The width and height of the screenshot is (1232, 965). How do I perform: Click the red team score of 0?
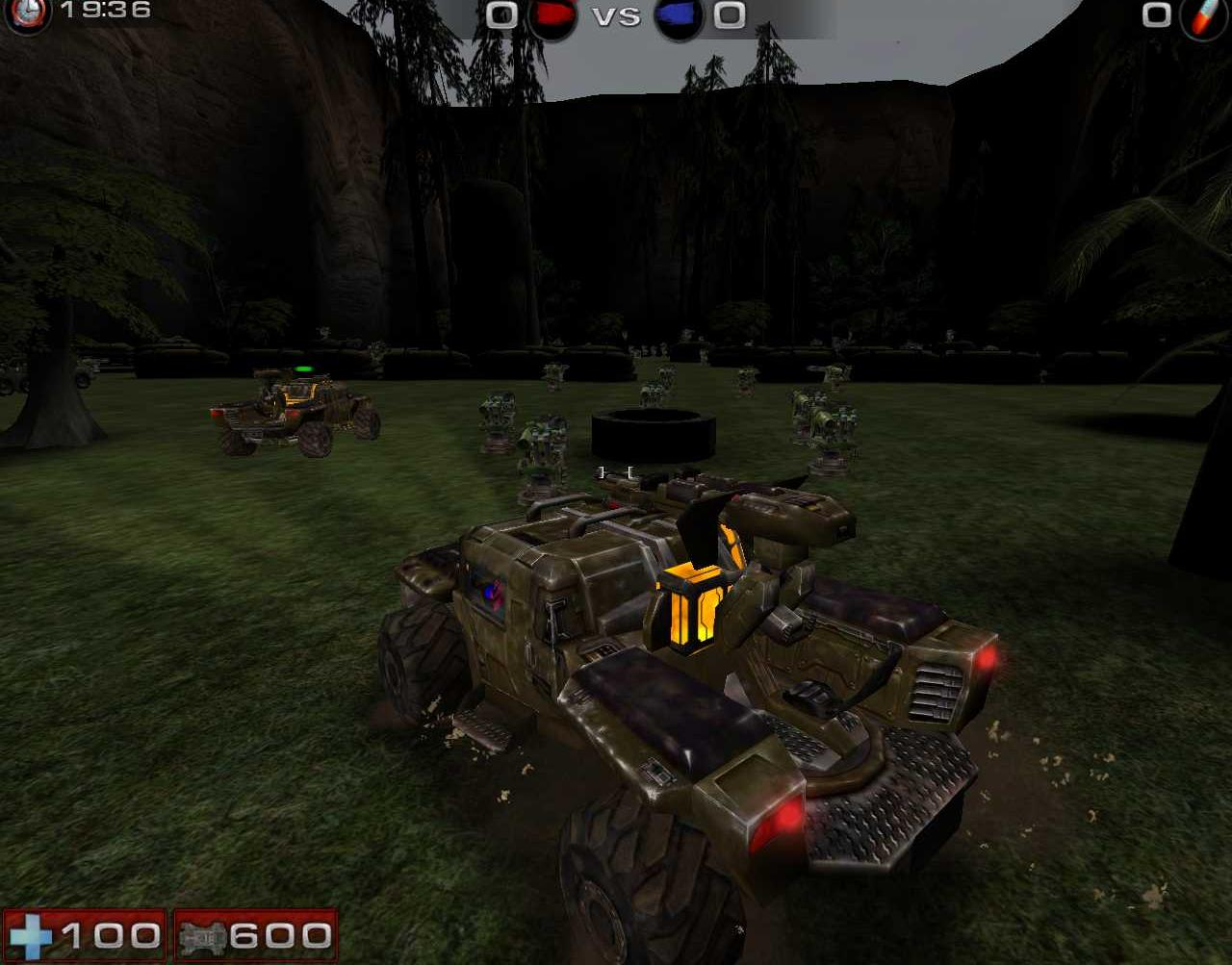[500, 14]
